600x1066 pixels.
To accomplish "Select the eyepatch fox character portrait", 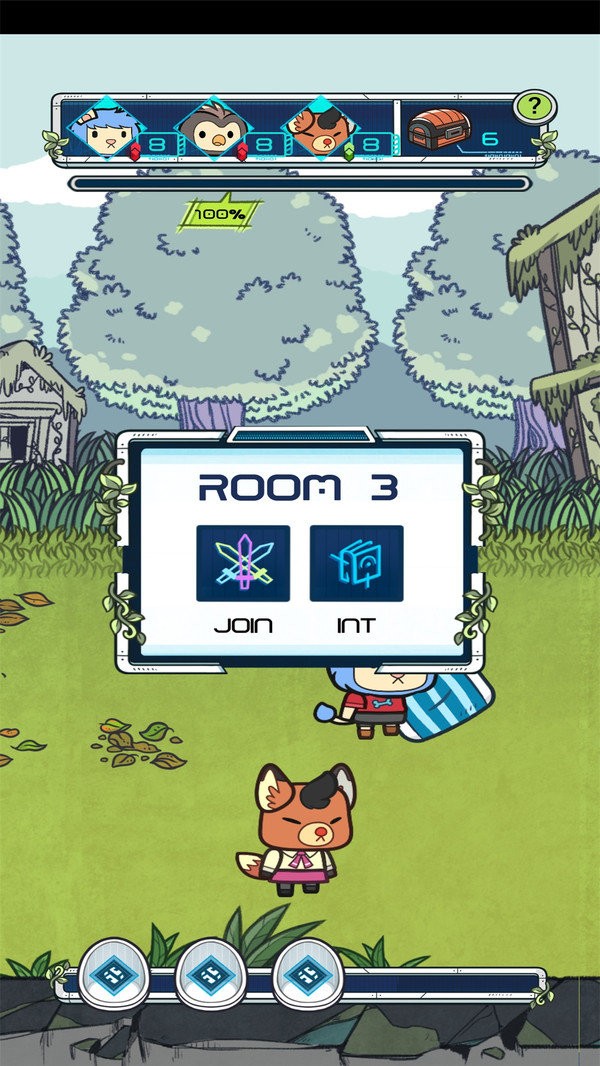I will click(x=318, y=130).
